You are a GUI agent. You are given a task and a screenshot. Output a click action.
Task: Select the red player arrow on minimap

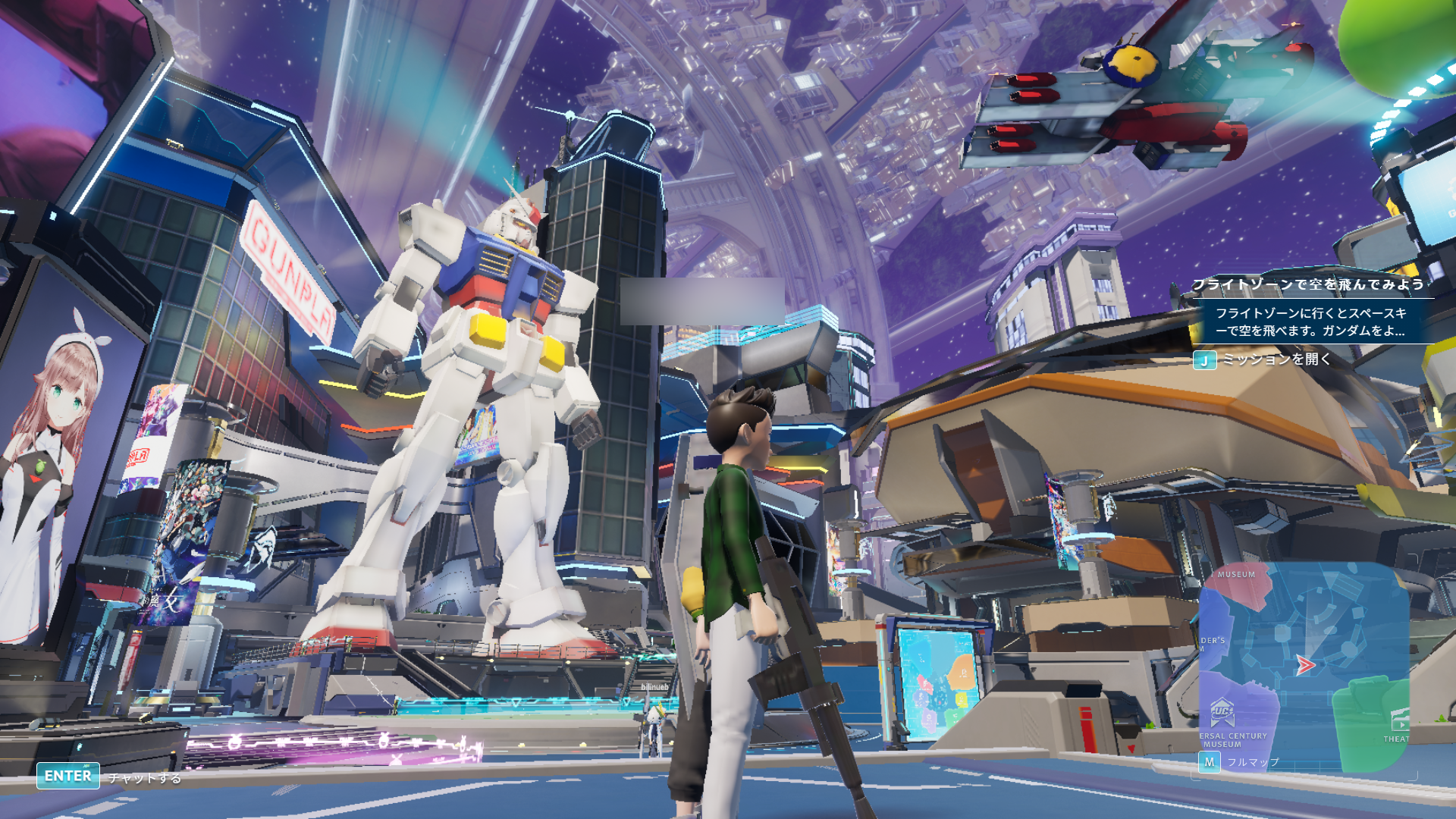point(1304,666)
